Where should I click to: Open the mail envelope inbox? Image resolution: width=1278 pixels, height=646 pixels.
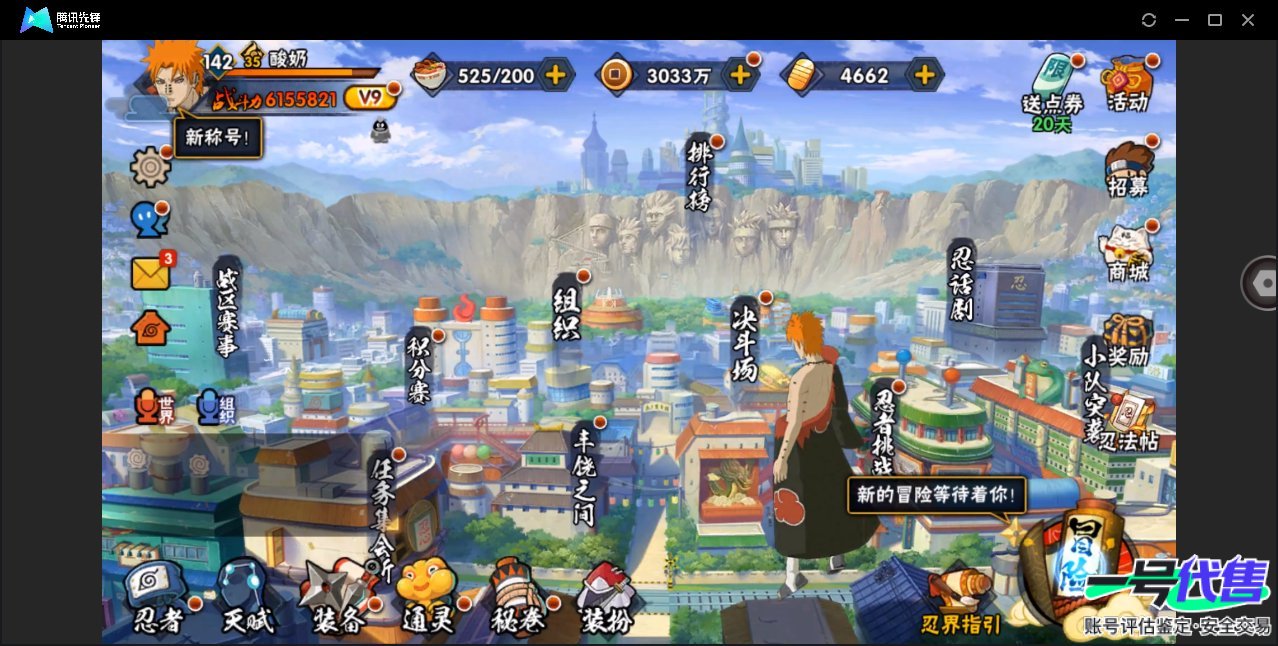150,273
